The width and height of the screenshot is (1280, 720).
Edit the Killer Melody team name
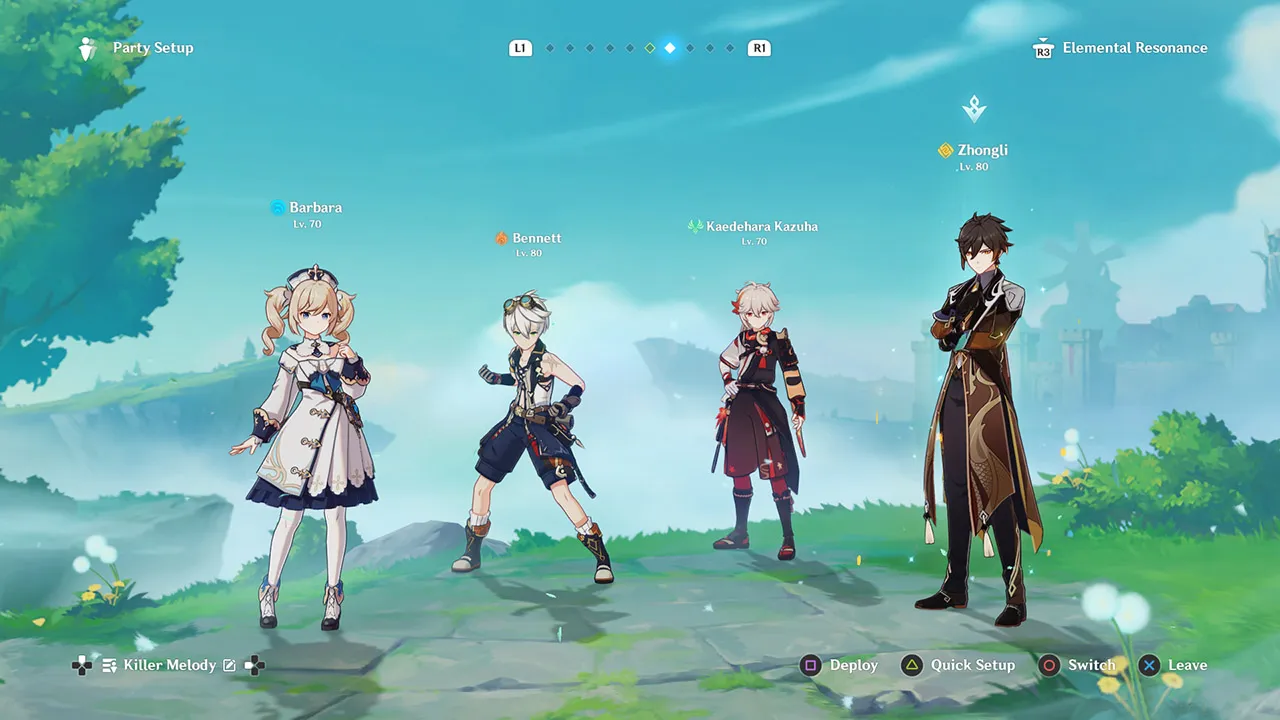click(229, 665)
